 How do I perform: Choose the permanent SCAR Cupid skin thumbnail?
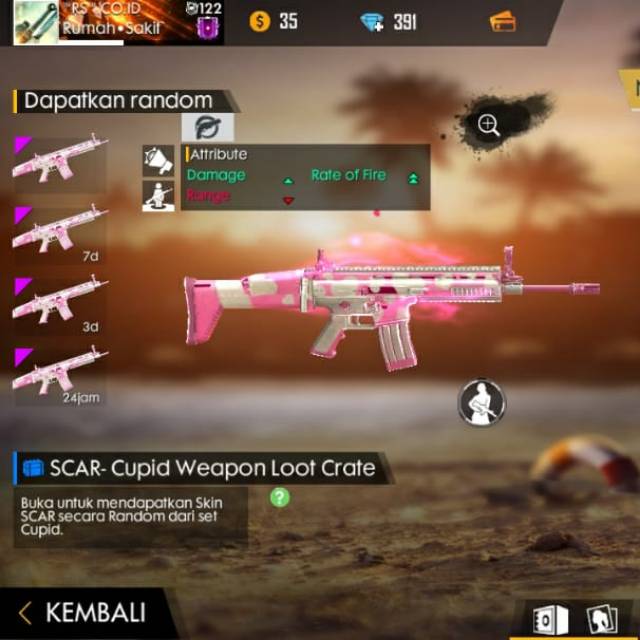click(x=60, y=161)
